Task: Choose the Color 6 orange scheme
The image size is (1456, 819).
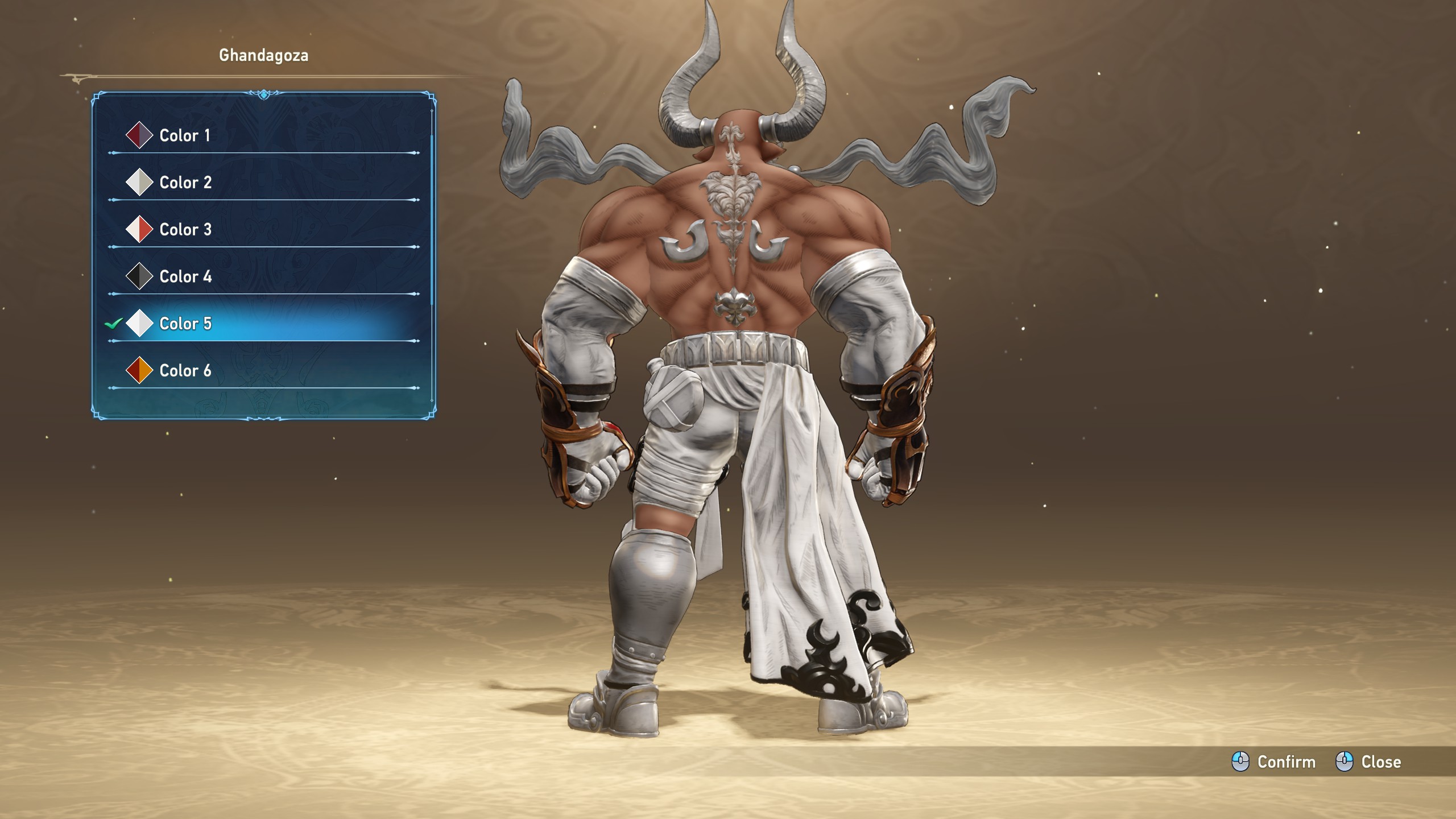Action: click(185, 371)
